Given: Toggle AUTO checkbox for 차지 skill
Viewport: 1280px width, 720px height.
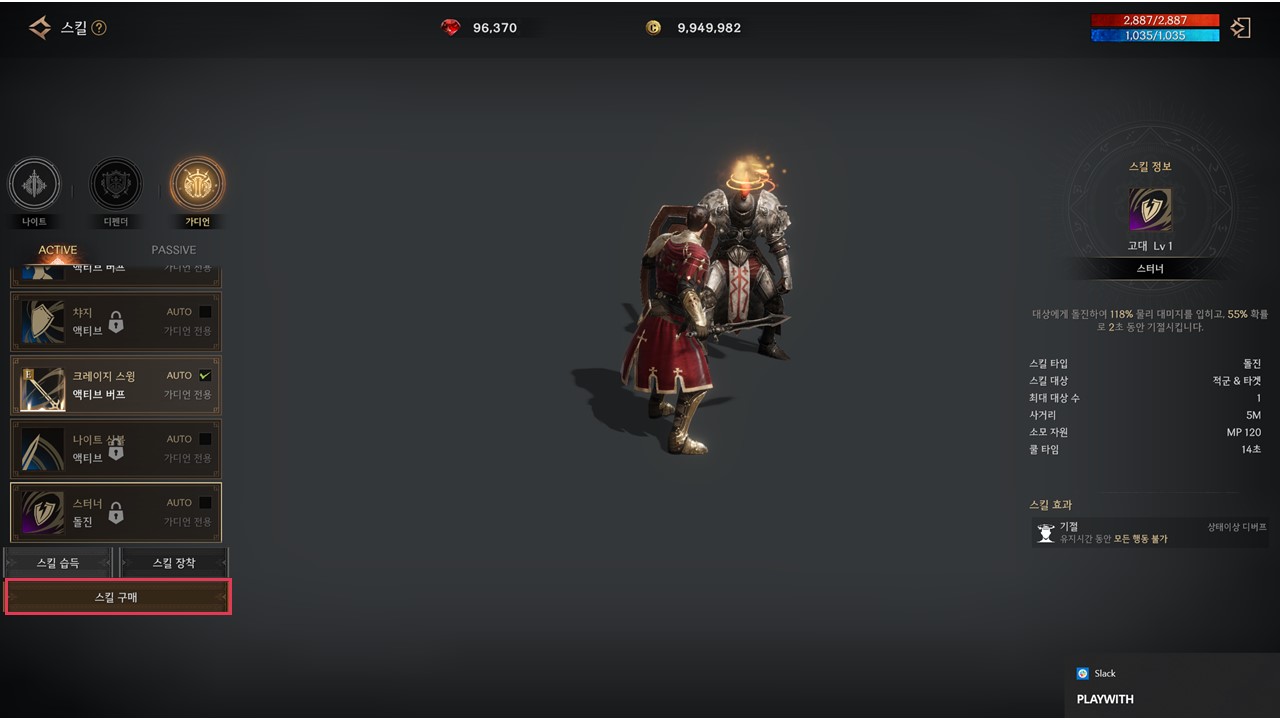Looking at the screenshot, I should pyautogui.click(x=205, y=312).
